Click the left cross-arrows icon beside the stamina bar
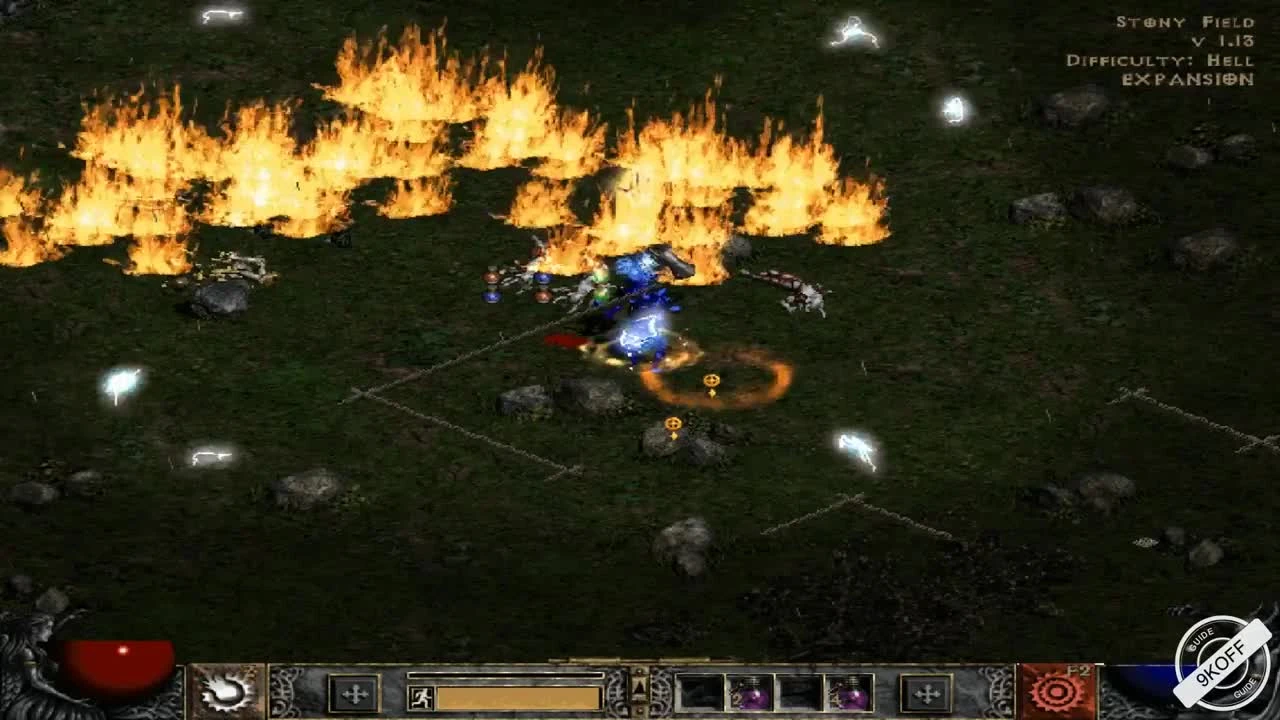 coord(354,694)
